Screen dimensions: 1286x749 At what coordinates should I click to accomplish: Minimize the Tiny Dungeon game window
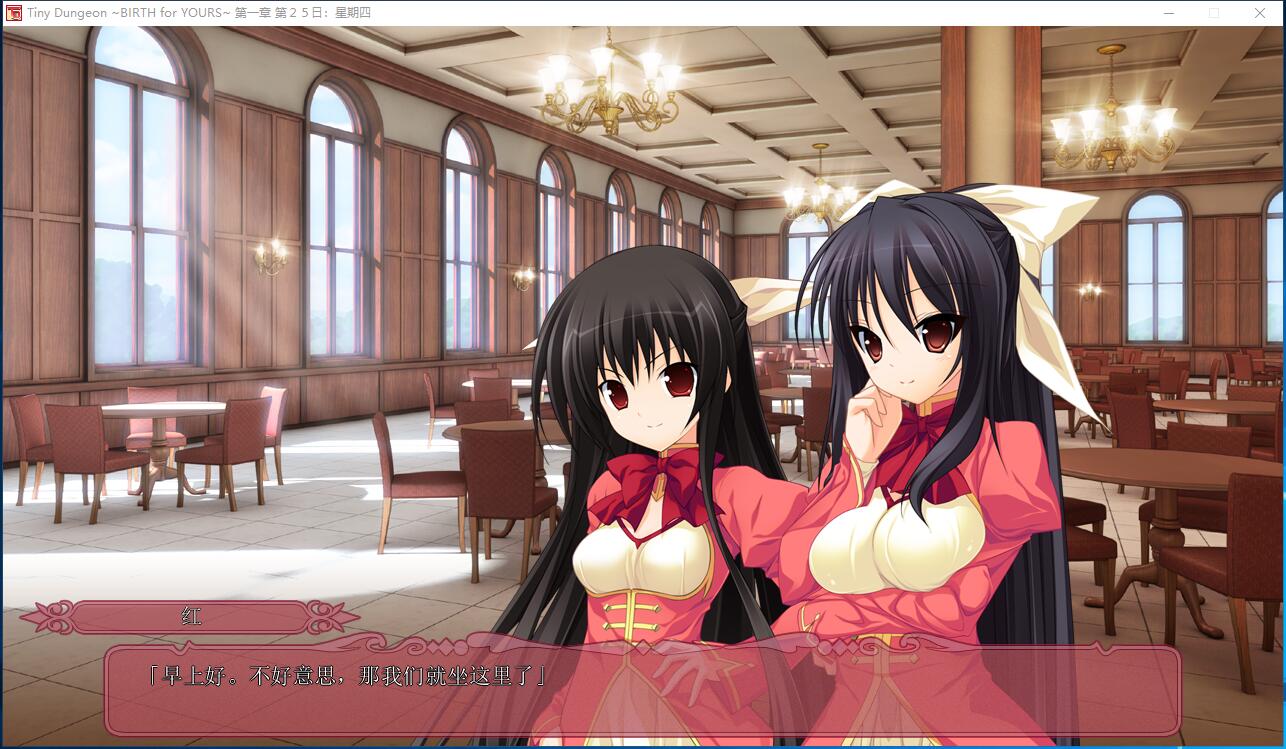point(1169,13)
